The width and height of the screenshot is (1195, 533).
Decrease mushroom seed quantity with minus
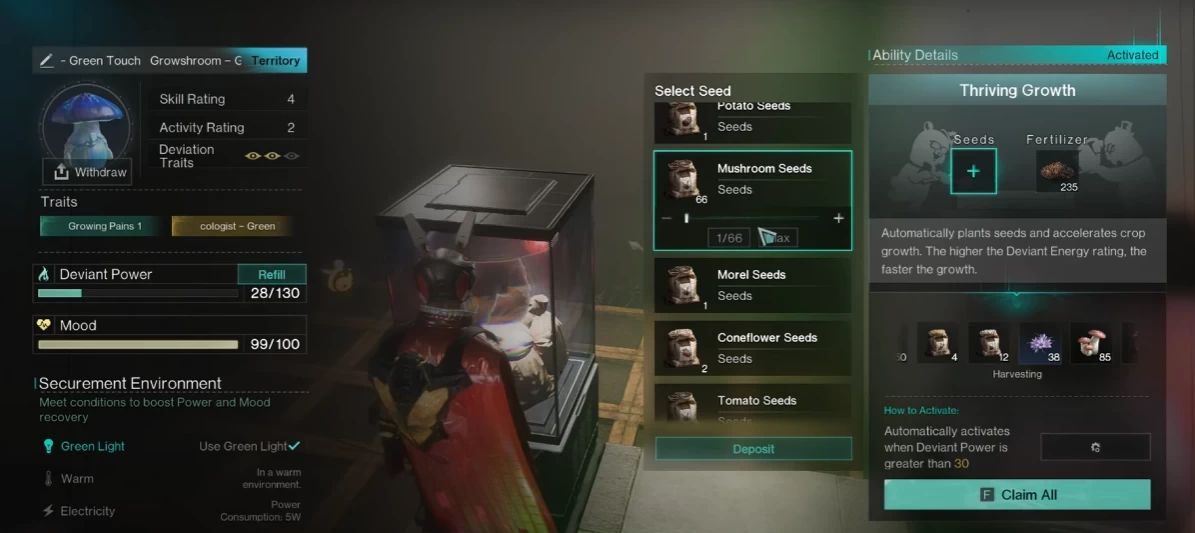point(667,218)
